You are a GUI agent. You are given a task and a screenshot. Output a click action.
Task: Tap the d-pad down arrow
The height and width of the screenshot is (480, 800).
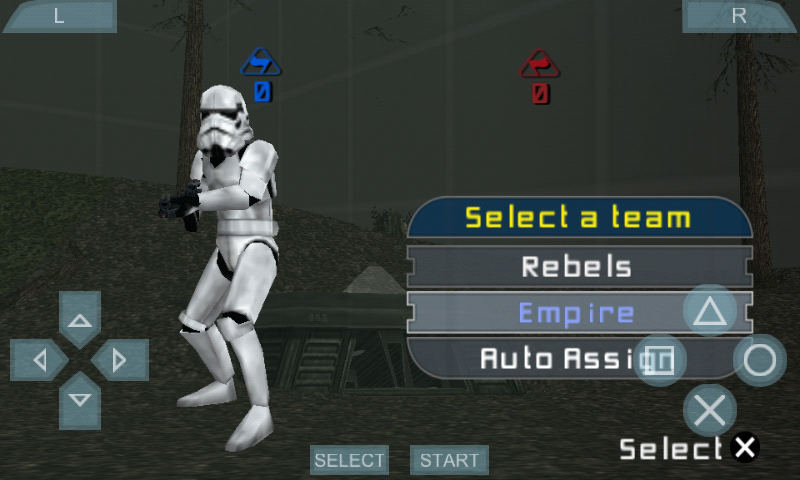(x=80, y=400)
